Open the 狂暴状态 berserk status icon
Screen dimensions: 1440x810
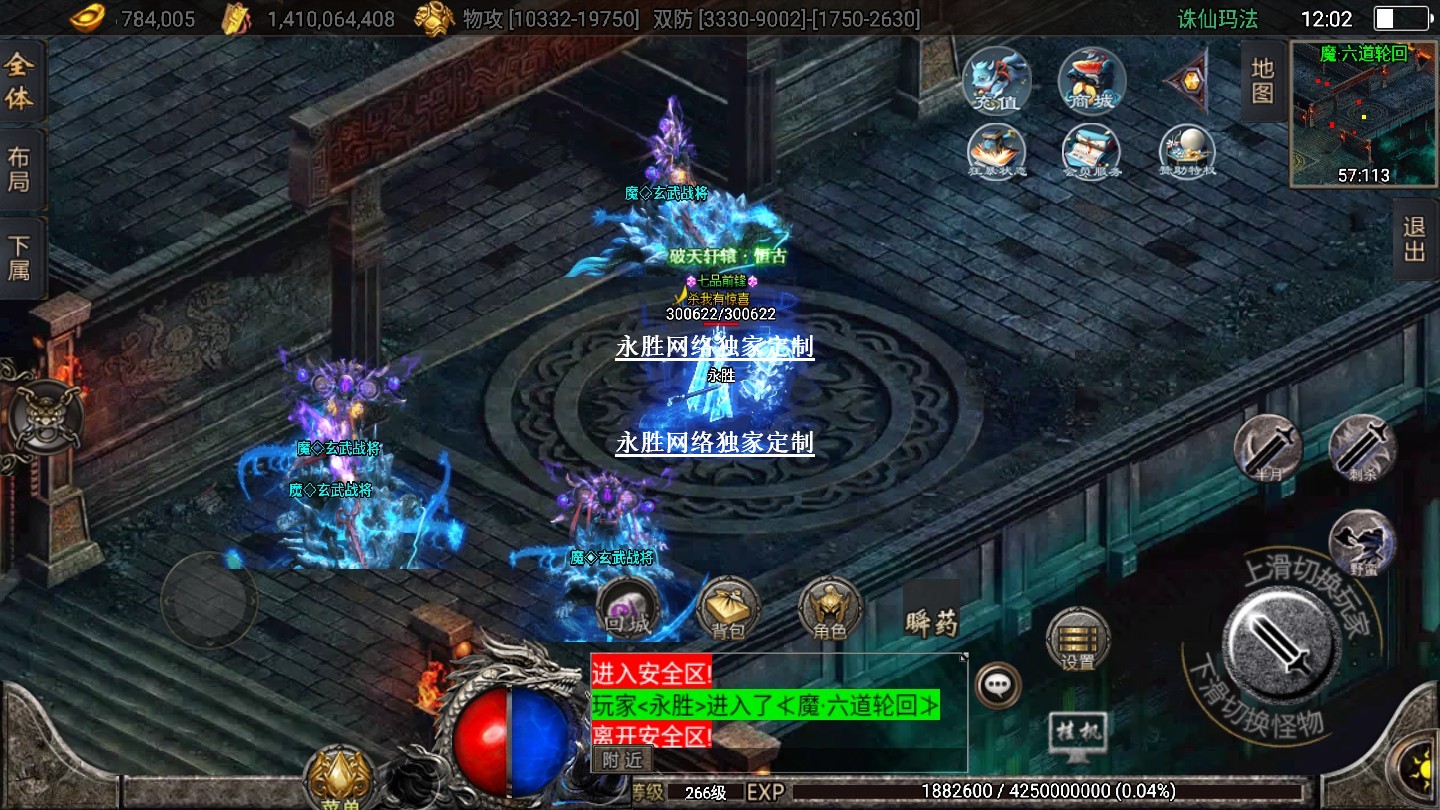pos(996,153)
